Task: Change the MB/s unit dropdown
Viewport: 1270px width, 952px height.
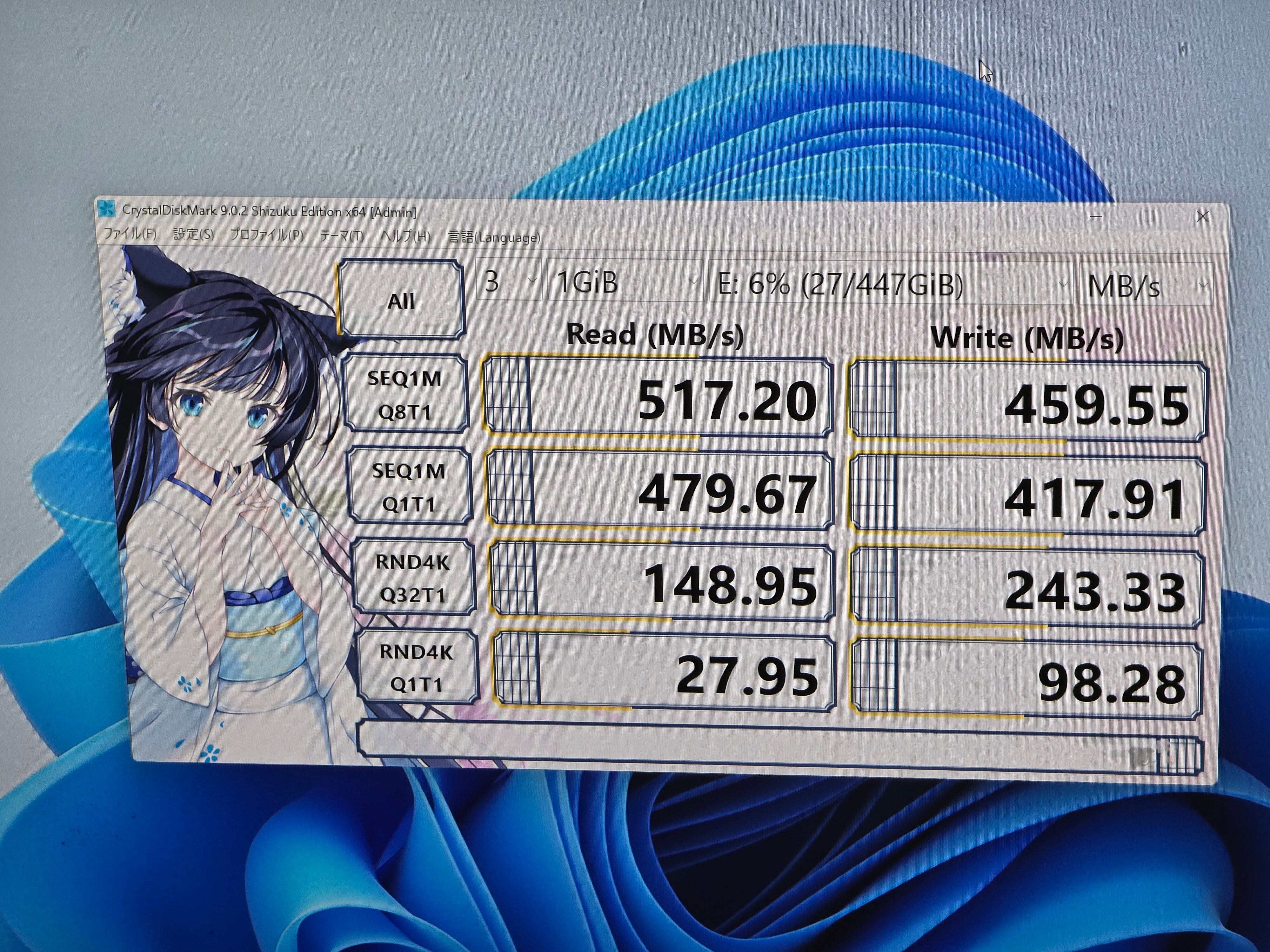Action: coord(1146,285)
